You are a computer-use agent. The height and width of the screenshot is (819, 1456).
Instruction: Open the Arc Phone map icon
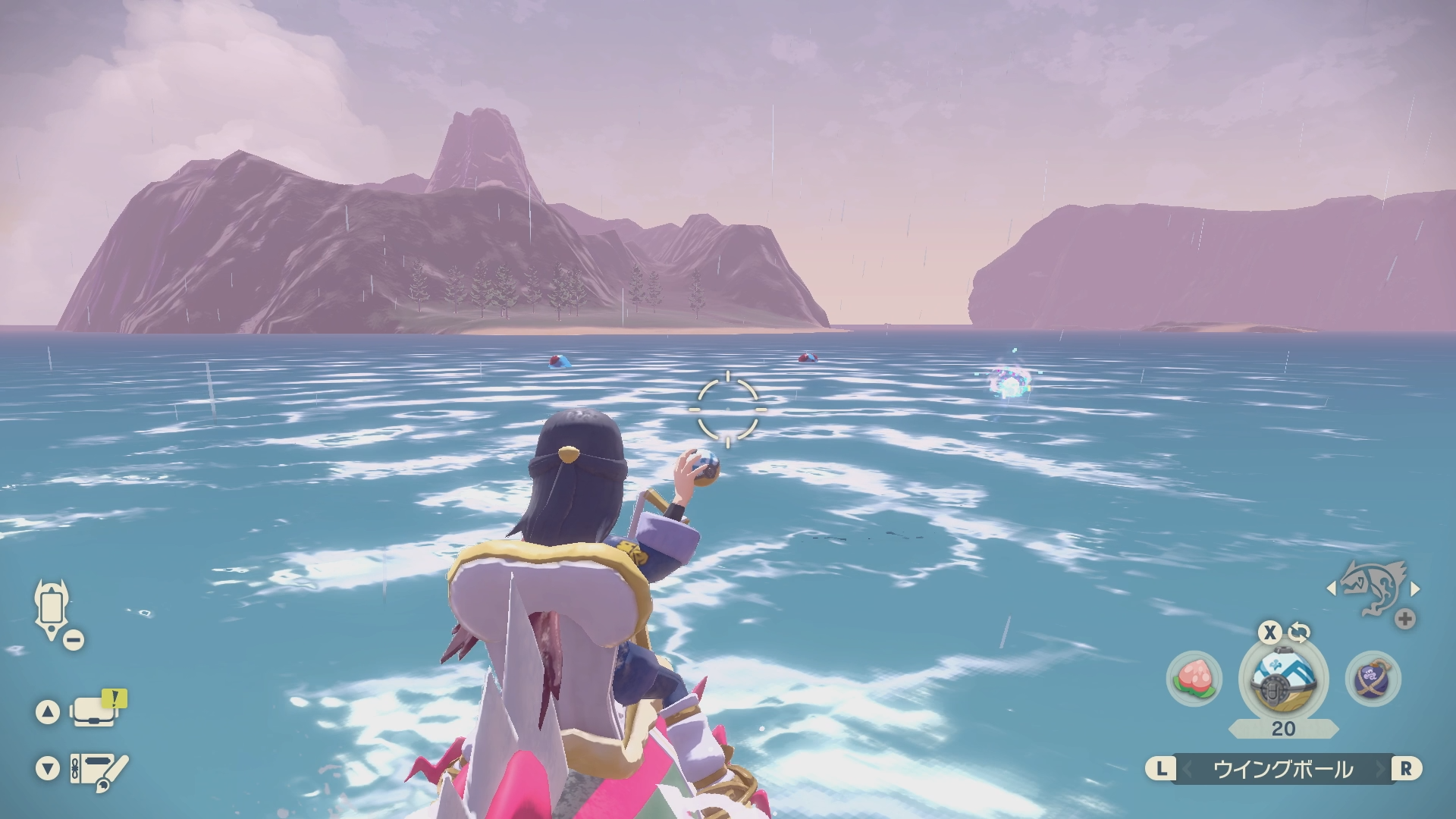point(52,608)
